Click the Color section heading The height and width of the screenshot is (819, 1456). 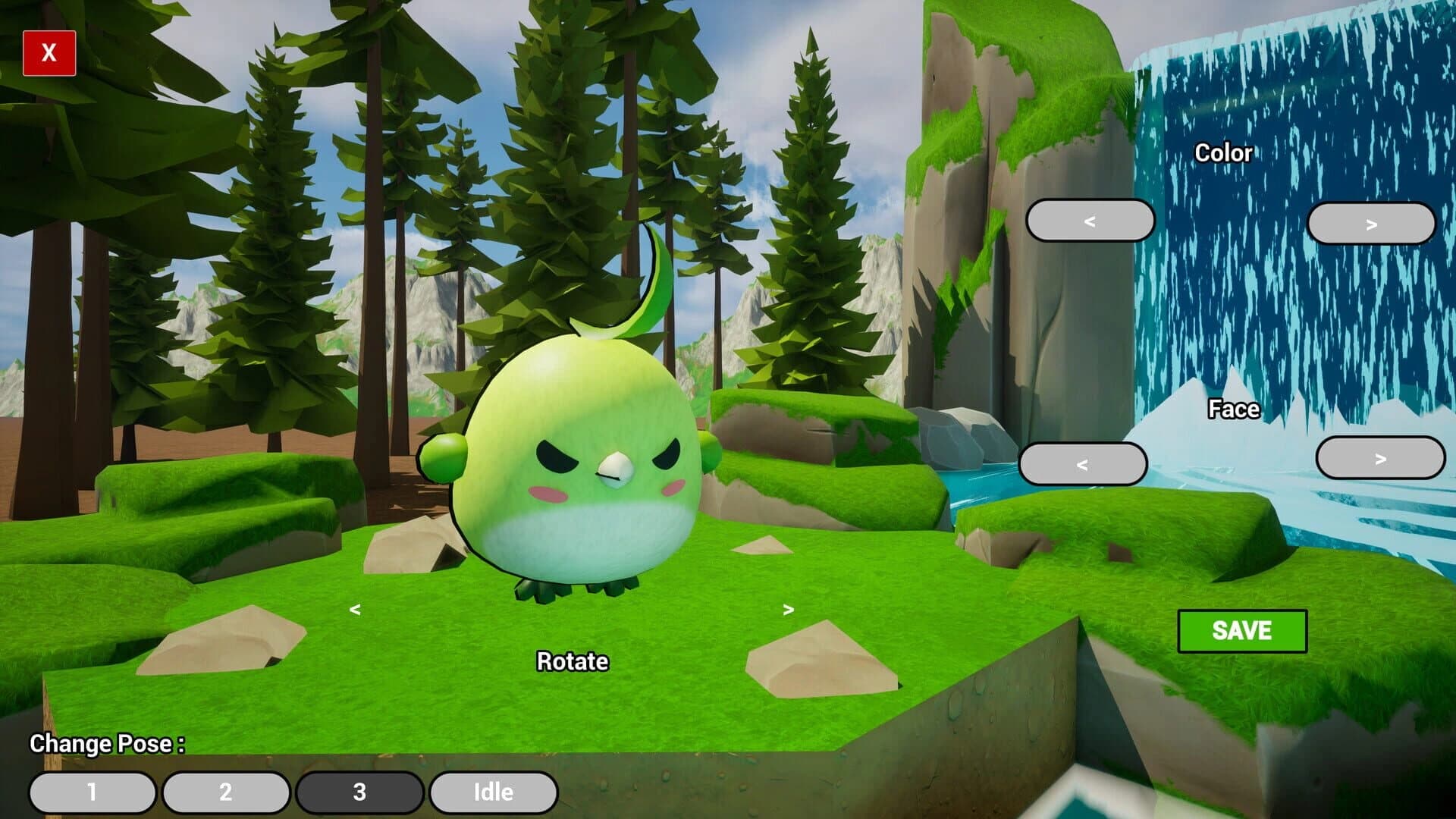point(1222,153)
